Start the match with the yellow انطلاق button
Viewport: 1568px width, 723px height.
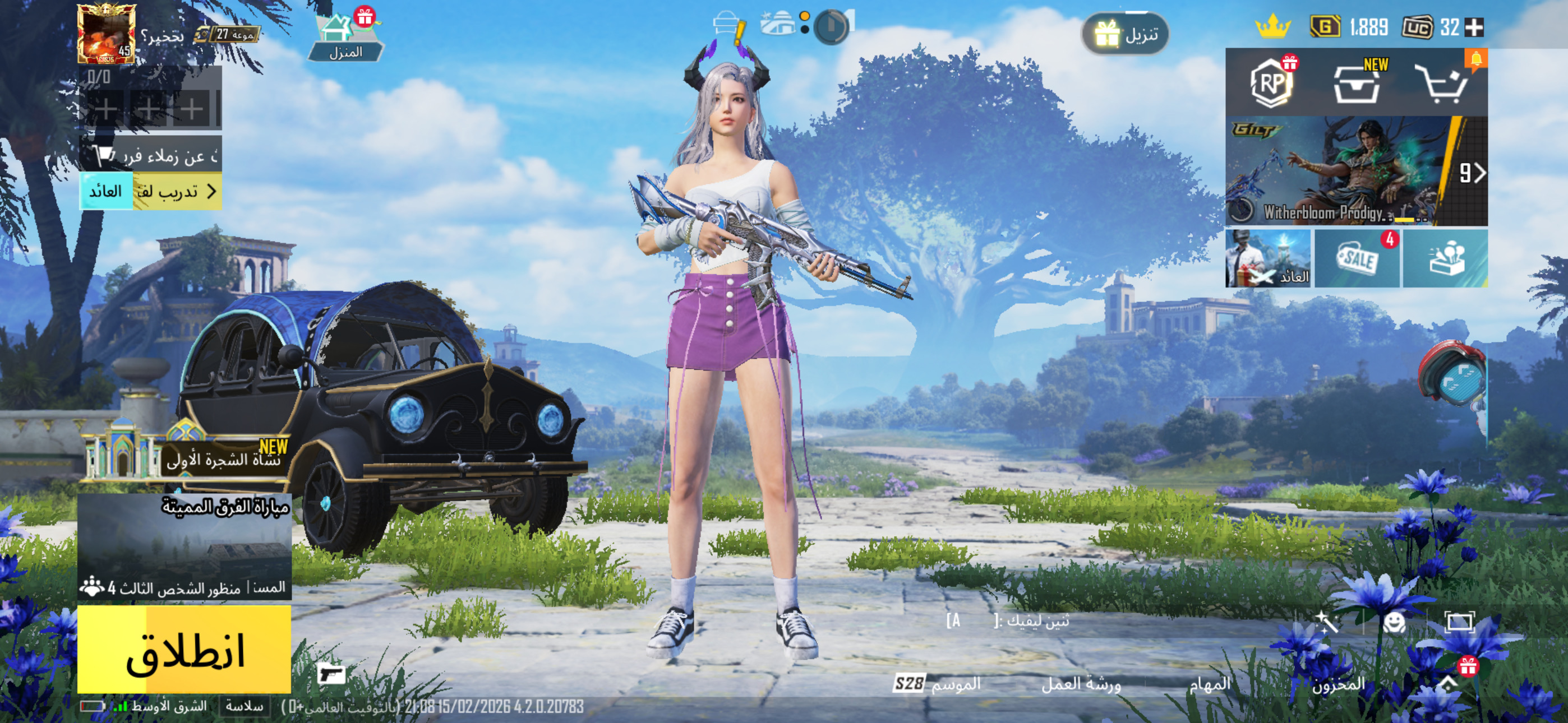[184, 650]
